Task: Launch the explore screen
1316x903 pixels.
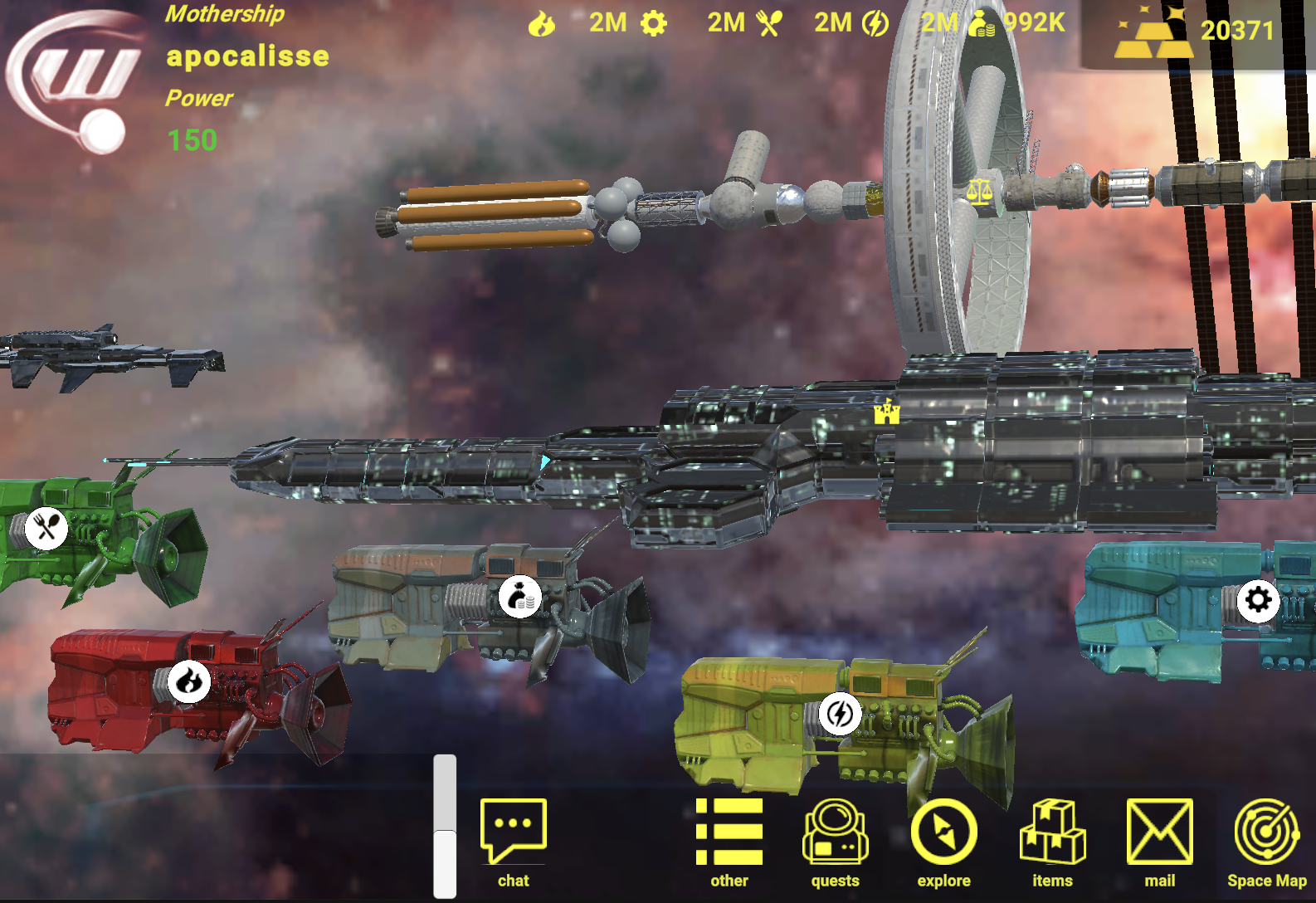Action: coord(943,841)
